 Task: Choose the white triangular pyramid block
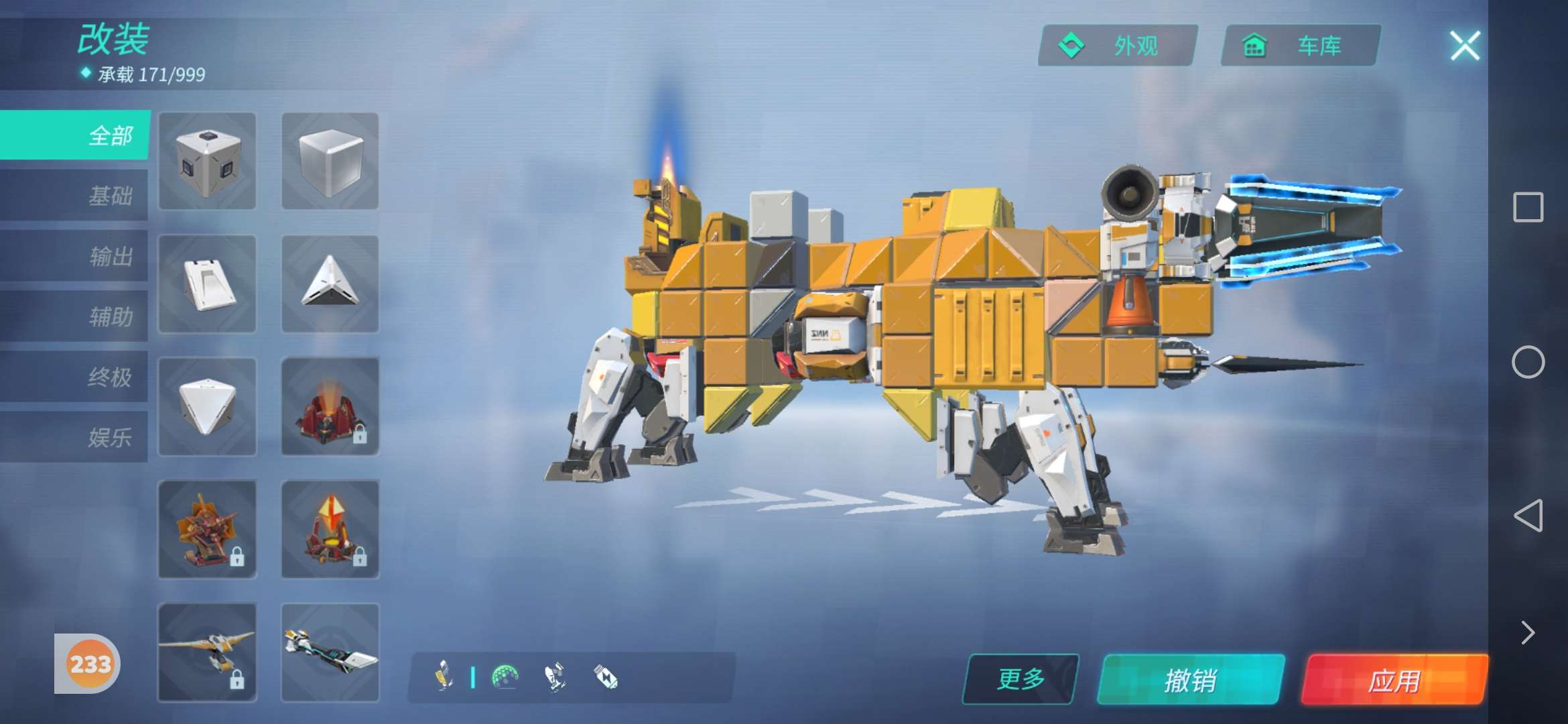[330, 284]
